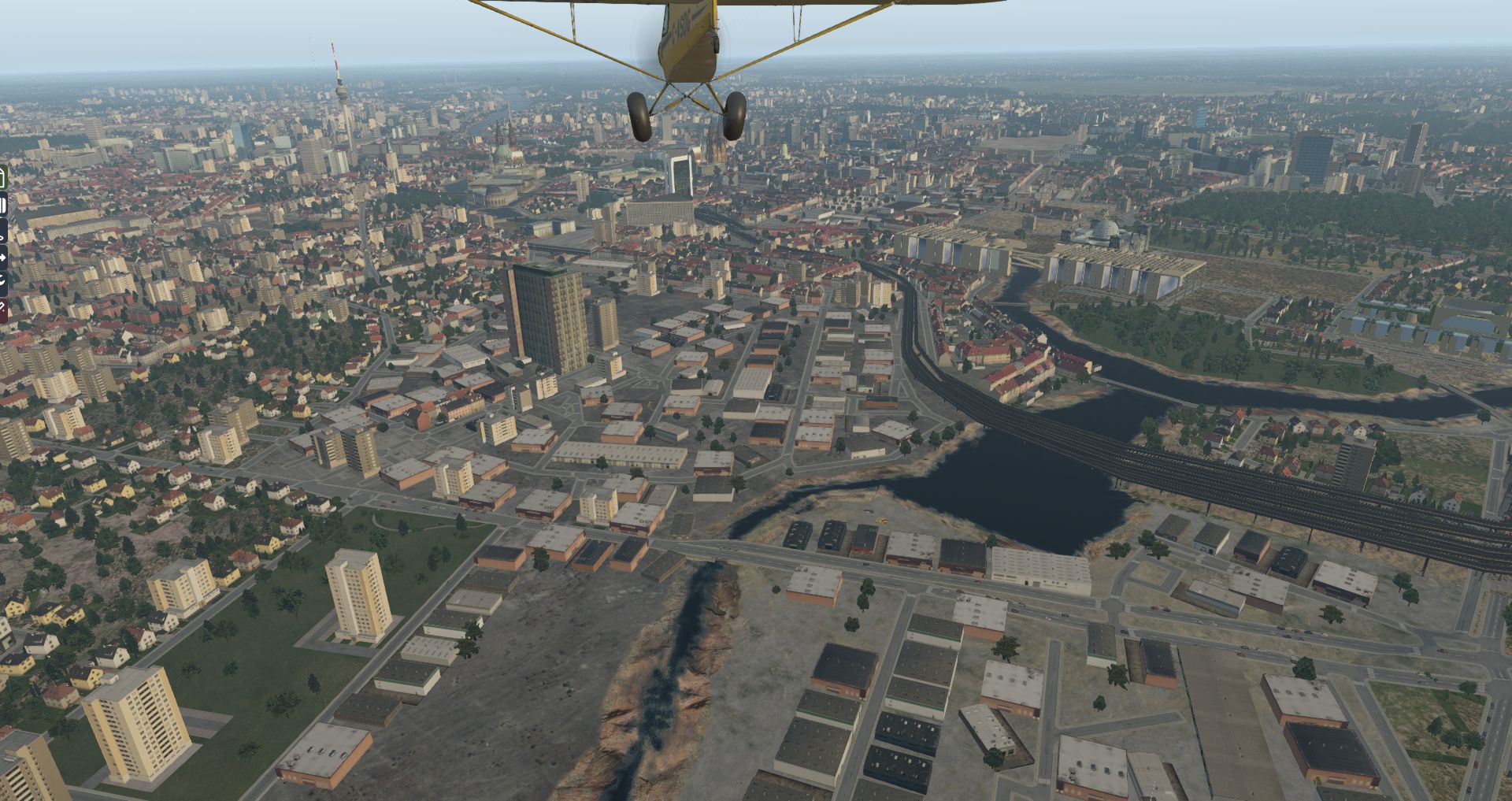The width and height of the screenshot is (1512, 801).
Task: Click the curved arrow icon
Action: [2, 280]
